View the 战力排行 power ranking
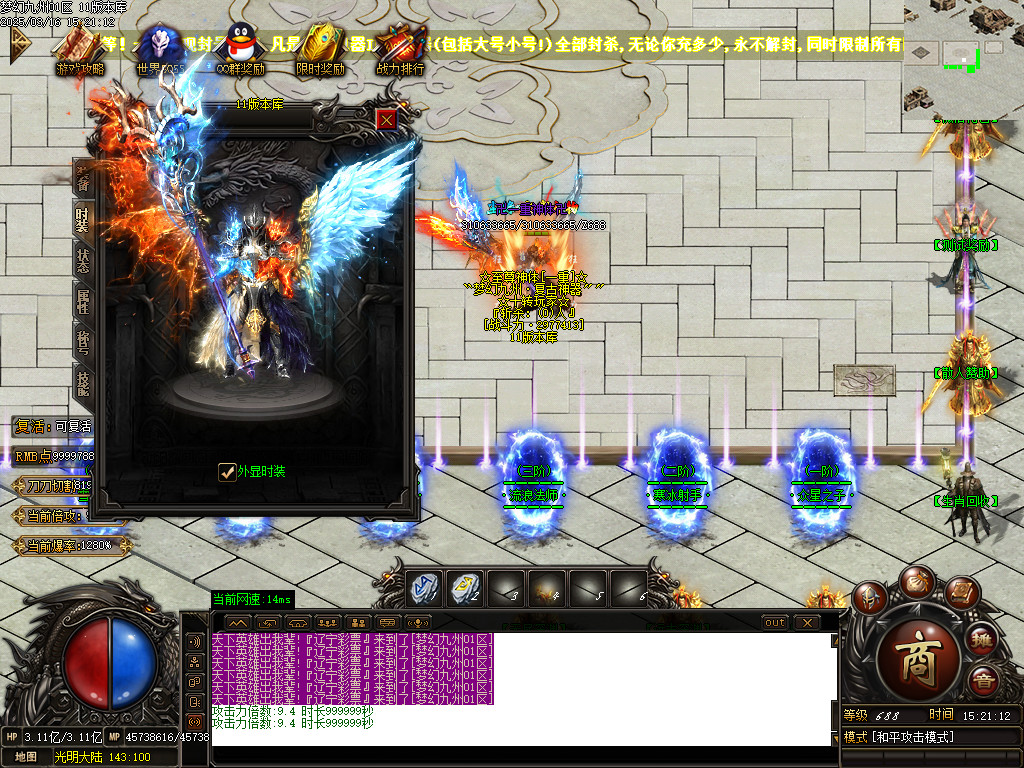The image size is (1024, 768). click(400, 50)
